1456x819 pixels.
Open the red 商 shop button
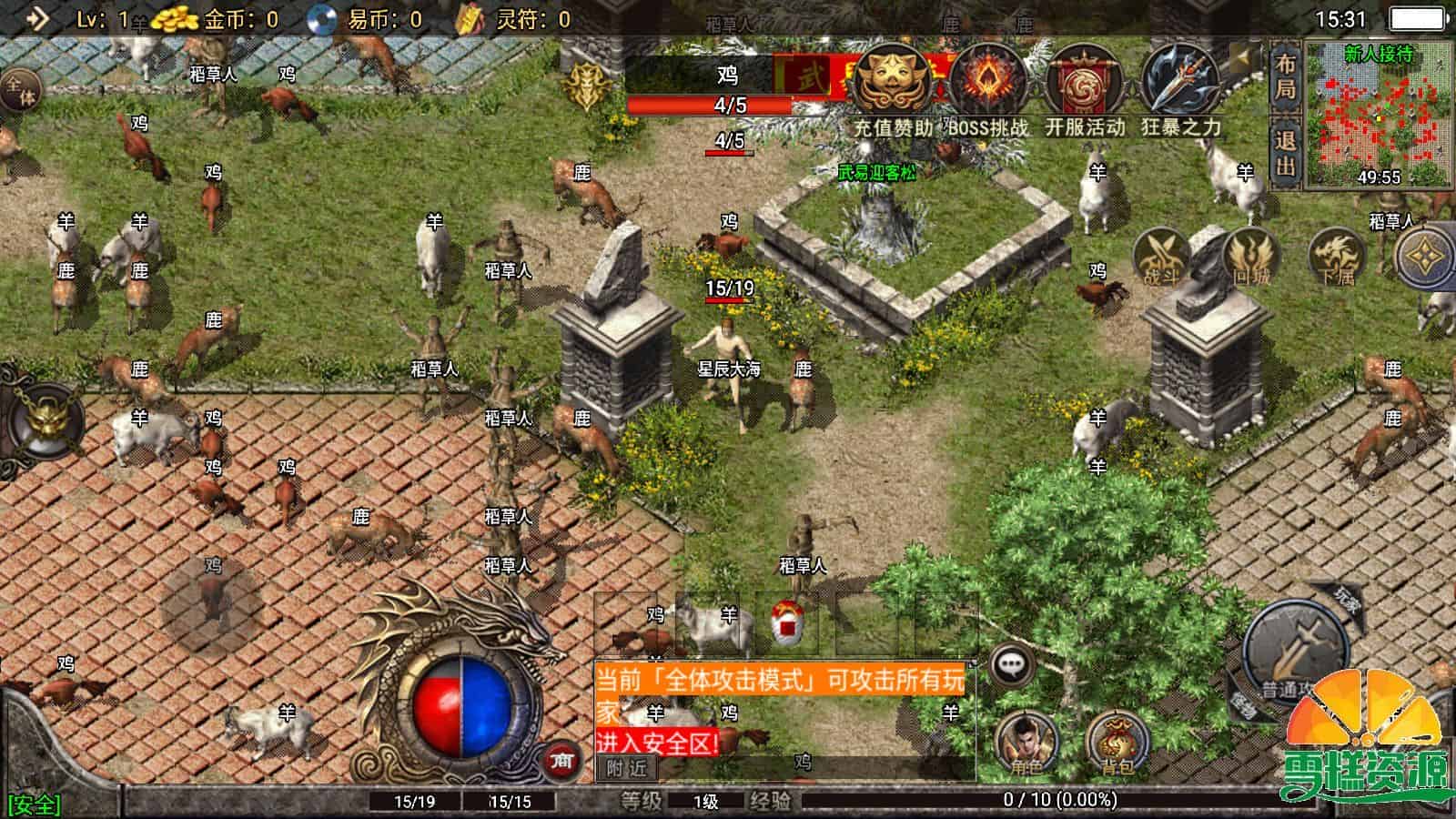pos(561,762)
